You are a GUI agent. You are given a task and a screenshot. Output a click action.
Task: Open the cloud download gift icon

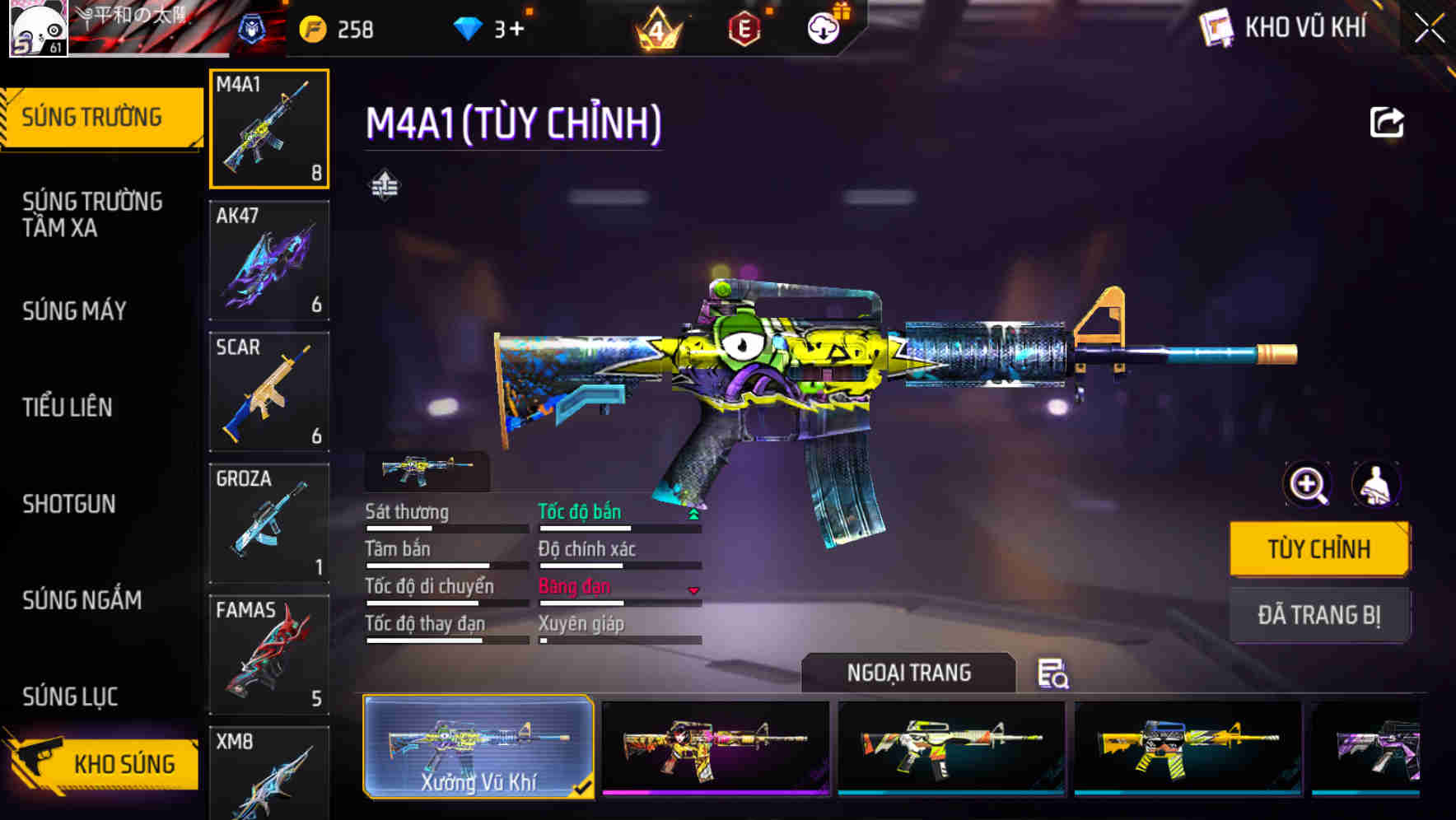click(823, 26)
